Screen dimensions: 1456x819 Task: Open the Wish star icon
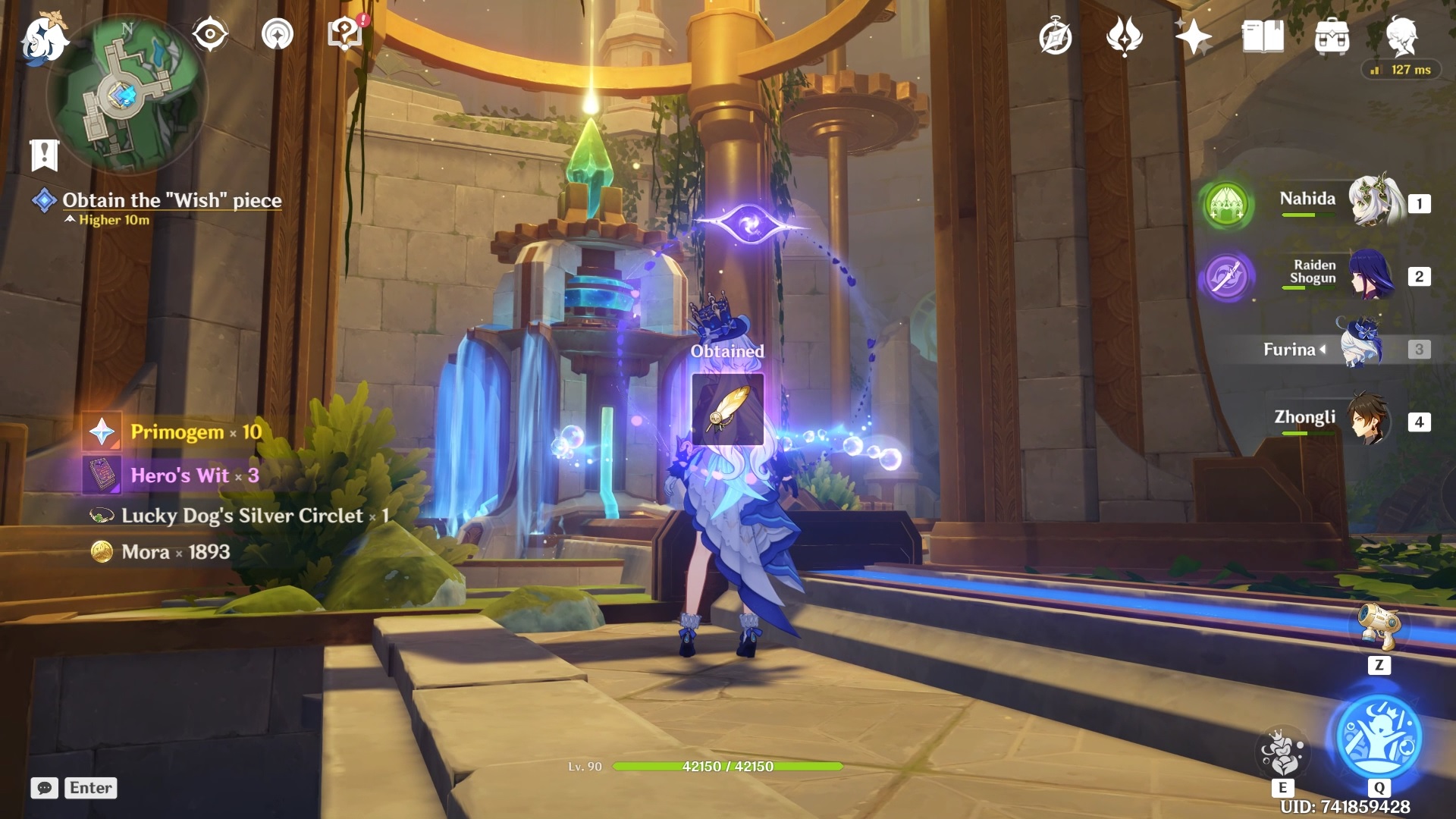pos(1193,36)
